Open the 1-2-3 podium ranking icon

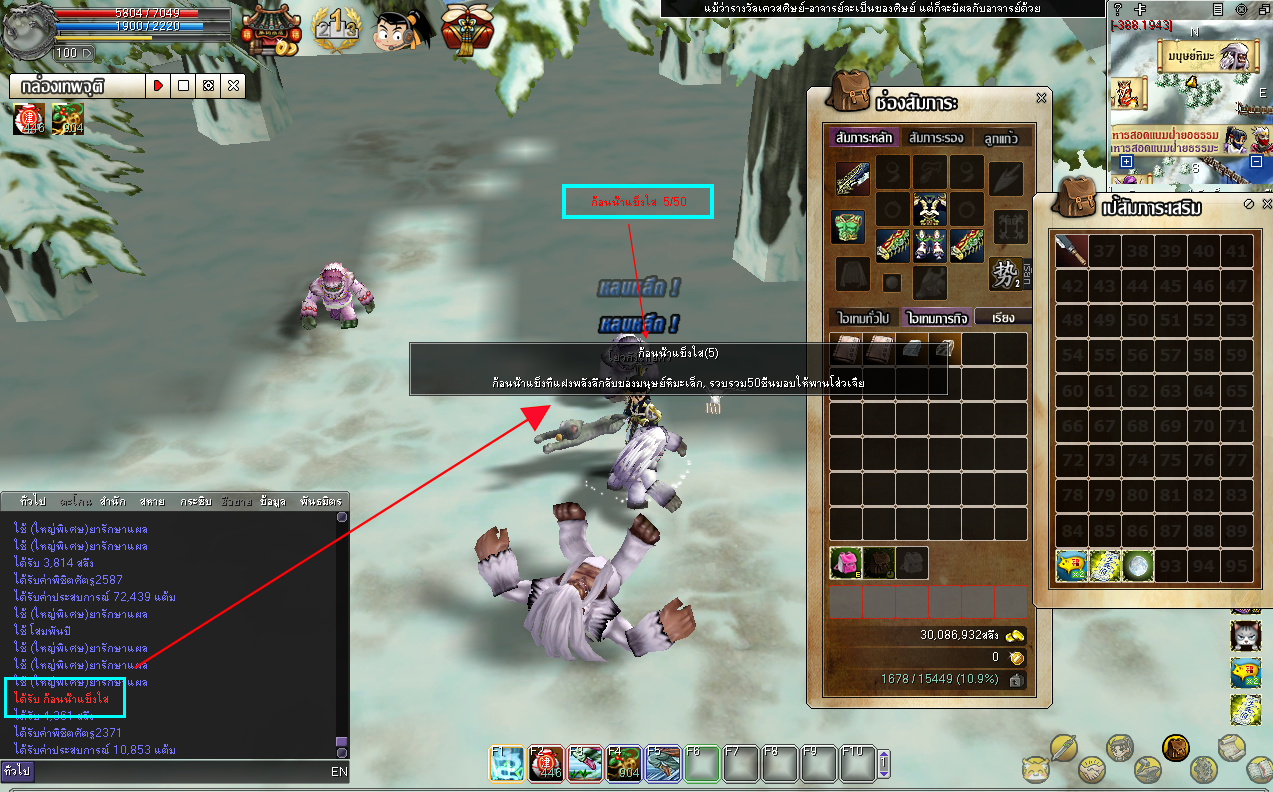click(336, 30)
